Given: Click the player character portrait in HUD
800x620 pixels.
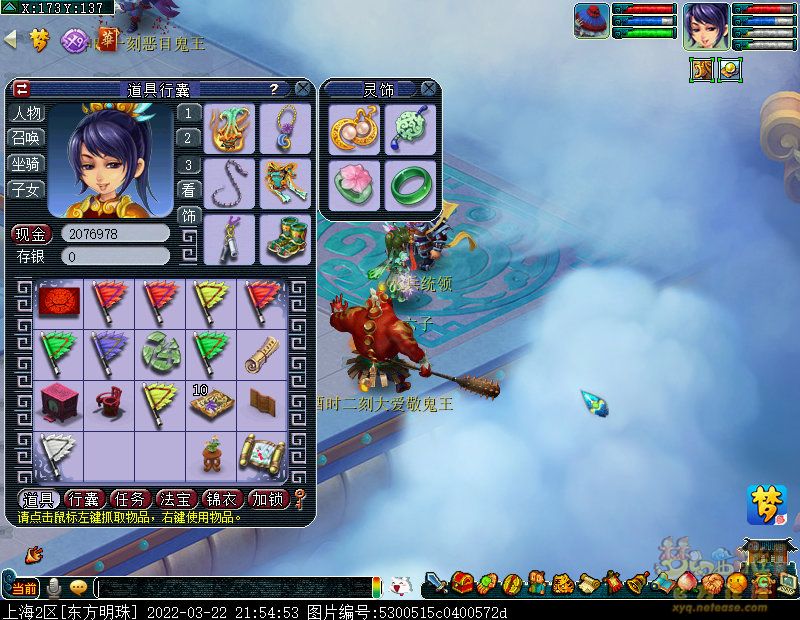Looking at the screenshot, I should [705, 26].
